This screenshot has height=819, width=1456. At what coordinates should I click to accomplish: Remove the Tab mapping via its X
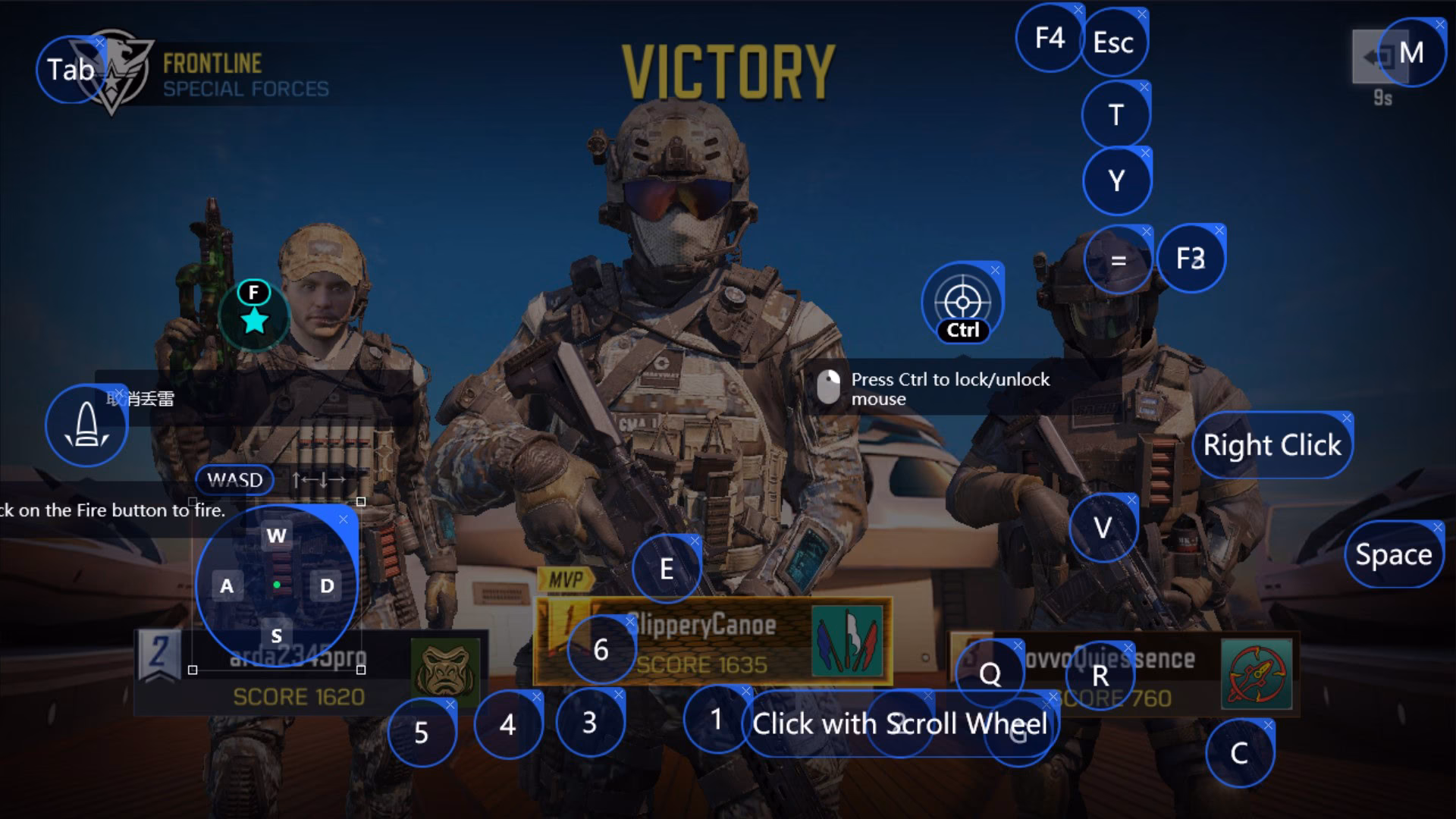[x=101, y=44]
